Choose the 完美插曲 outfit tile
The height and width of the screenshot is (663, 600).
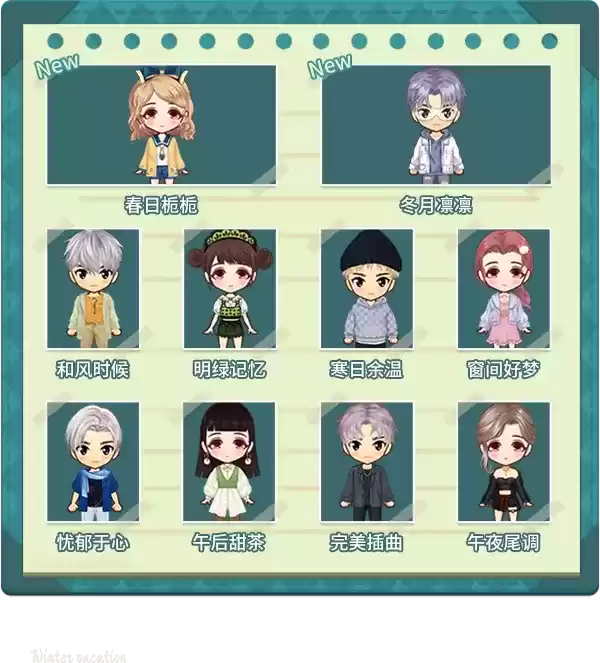367,462
